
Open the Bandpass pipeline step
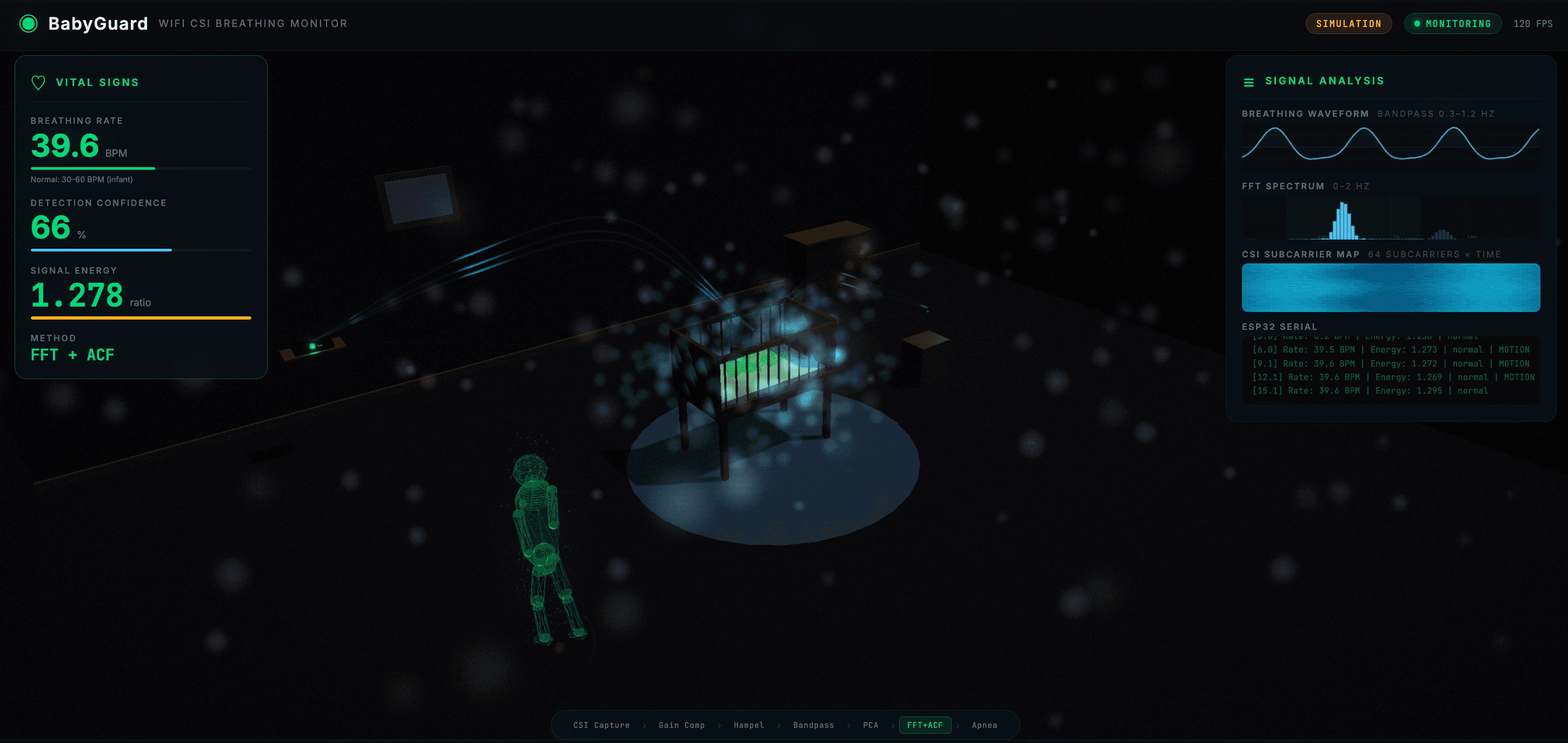pos(813,725)
